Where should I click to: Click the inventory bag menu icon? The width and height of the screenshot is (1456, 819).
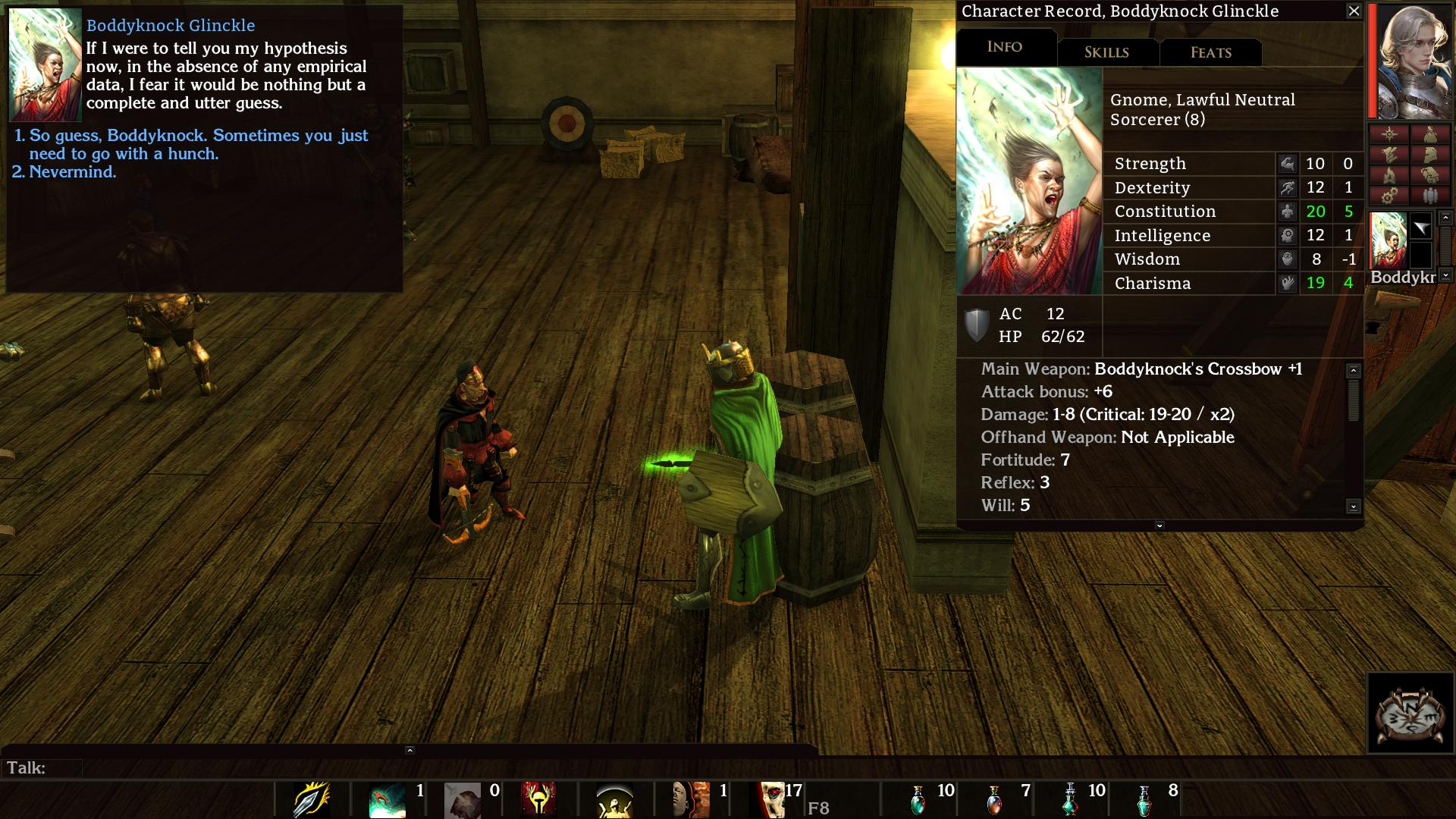click(1429, 136)
